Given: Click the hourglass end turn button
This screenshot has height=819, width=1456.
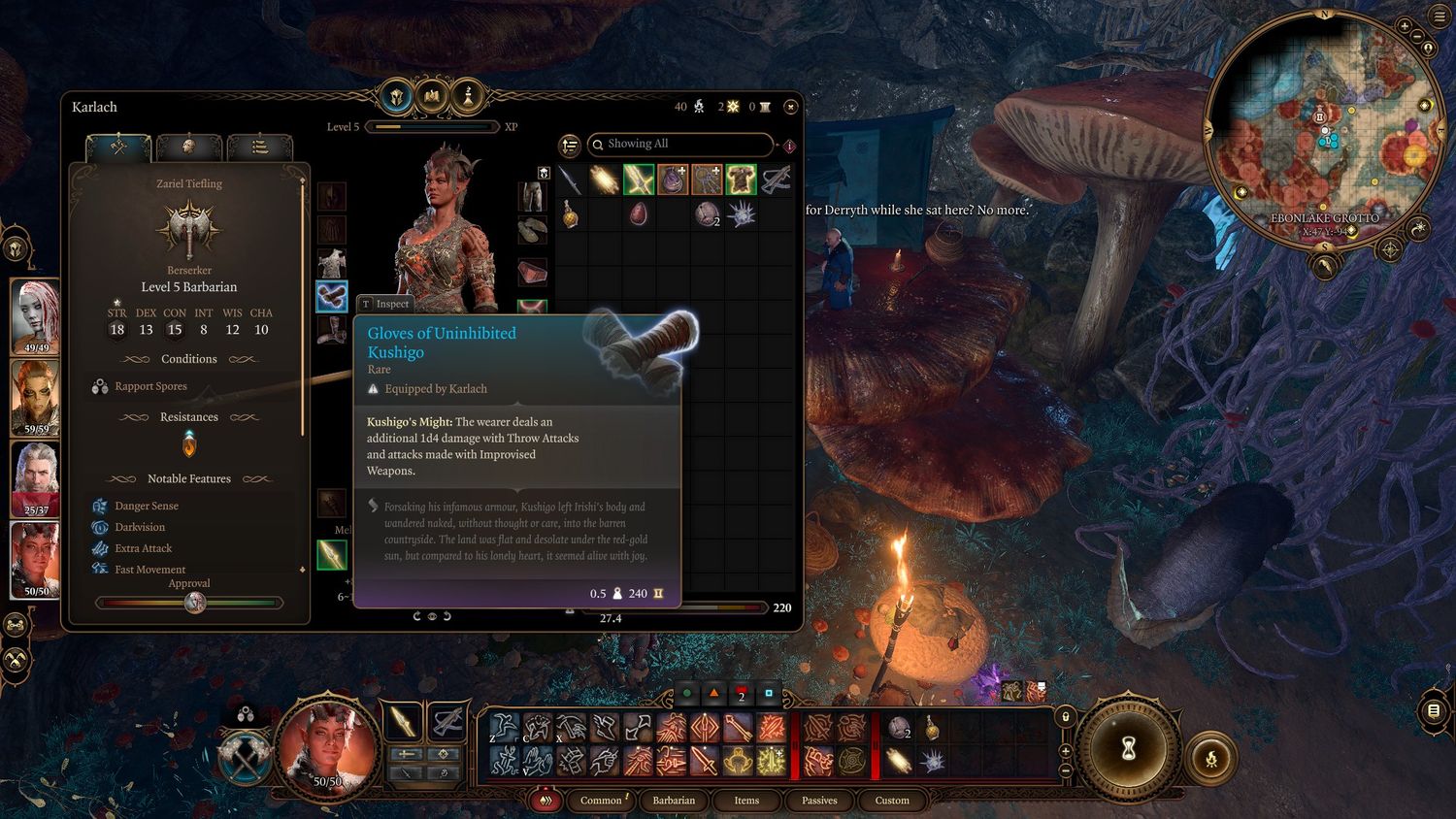Looking at the screenshot, I should coord(1128,748).
